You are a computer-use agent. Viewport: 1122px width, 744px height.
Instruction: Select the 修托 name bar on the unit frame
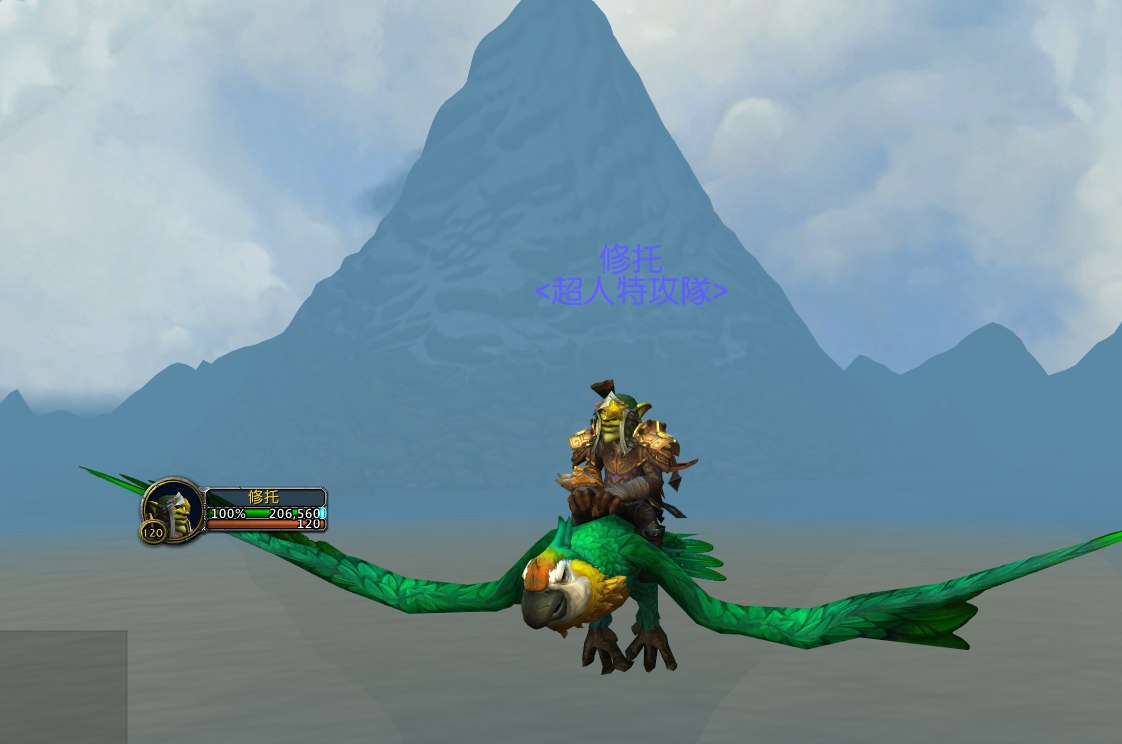[265, 497]
